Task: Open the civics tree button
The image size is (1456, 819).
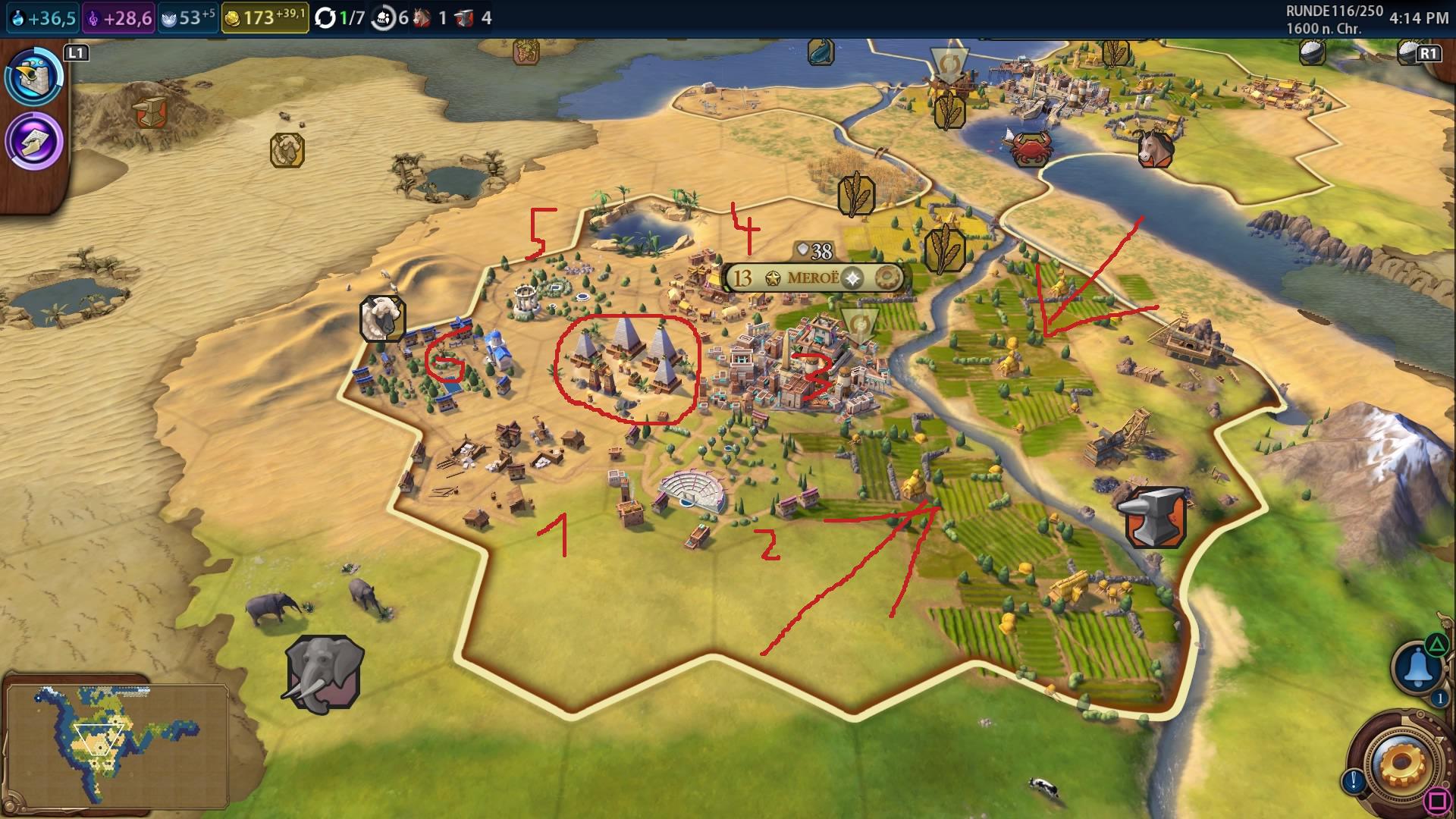Action: pyautogui.click(x=35, y=142)
